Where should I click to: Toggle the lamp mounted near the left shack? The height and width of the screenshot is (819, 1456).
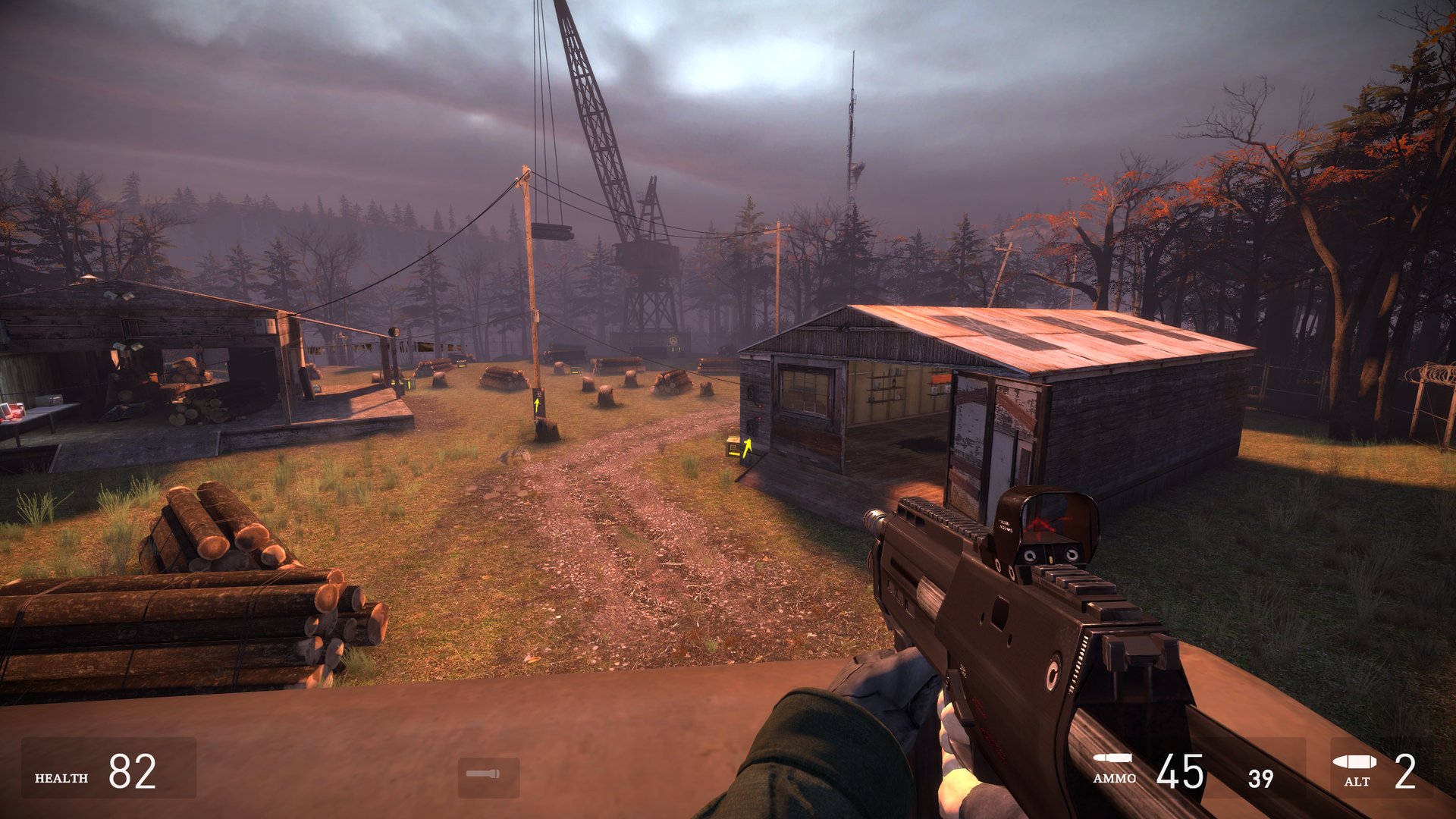pyautogui.click(x=394, y=331)
